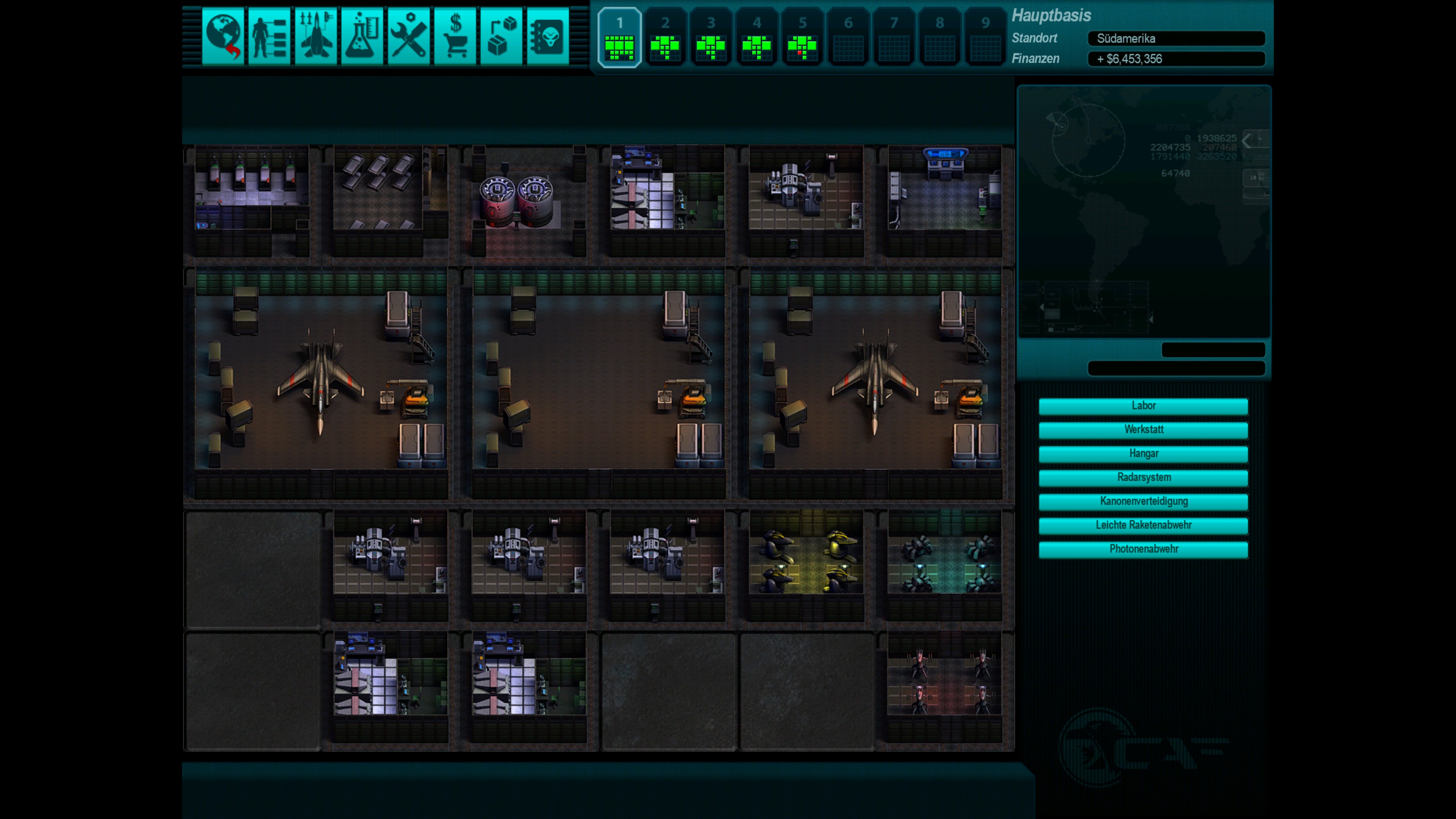Choose Leichte Raketenabwehr facility
Screen dimensions: 1456x819
coord(1143,525)
